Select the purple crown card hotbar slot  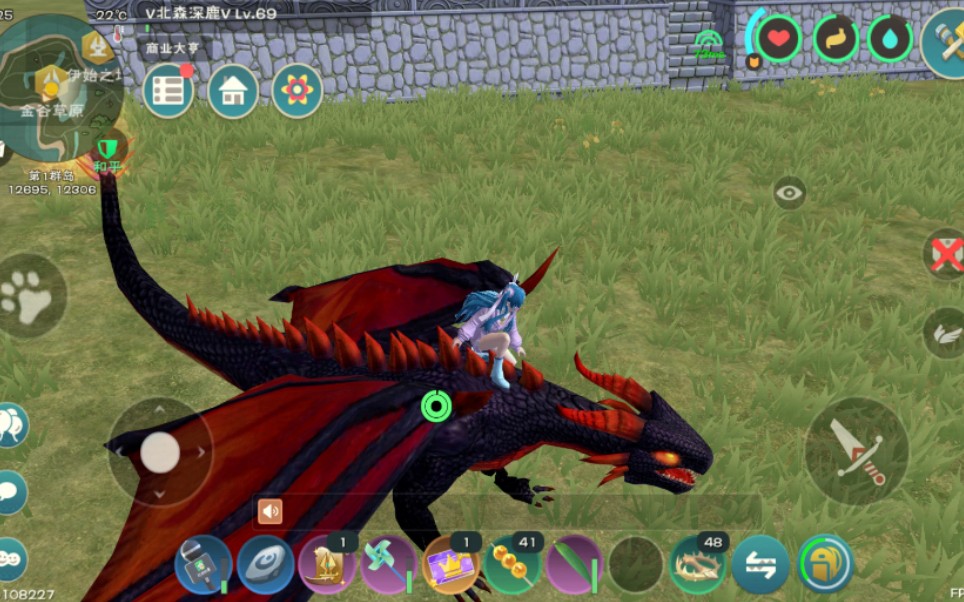(x=450, y=565)
